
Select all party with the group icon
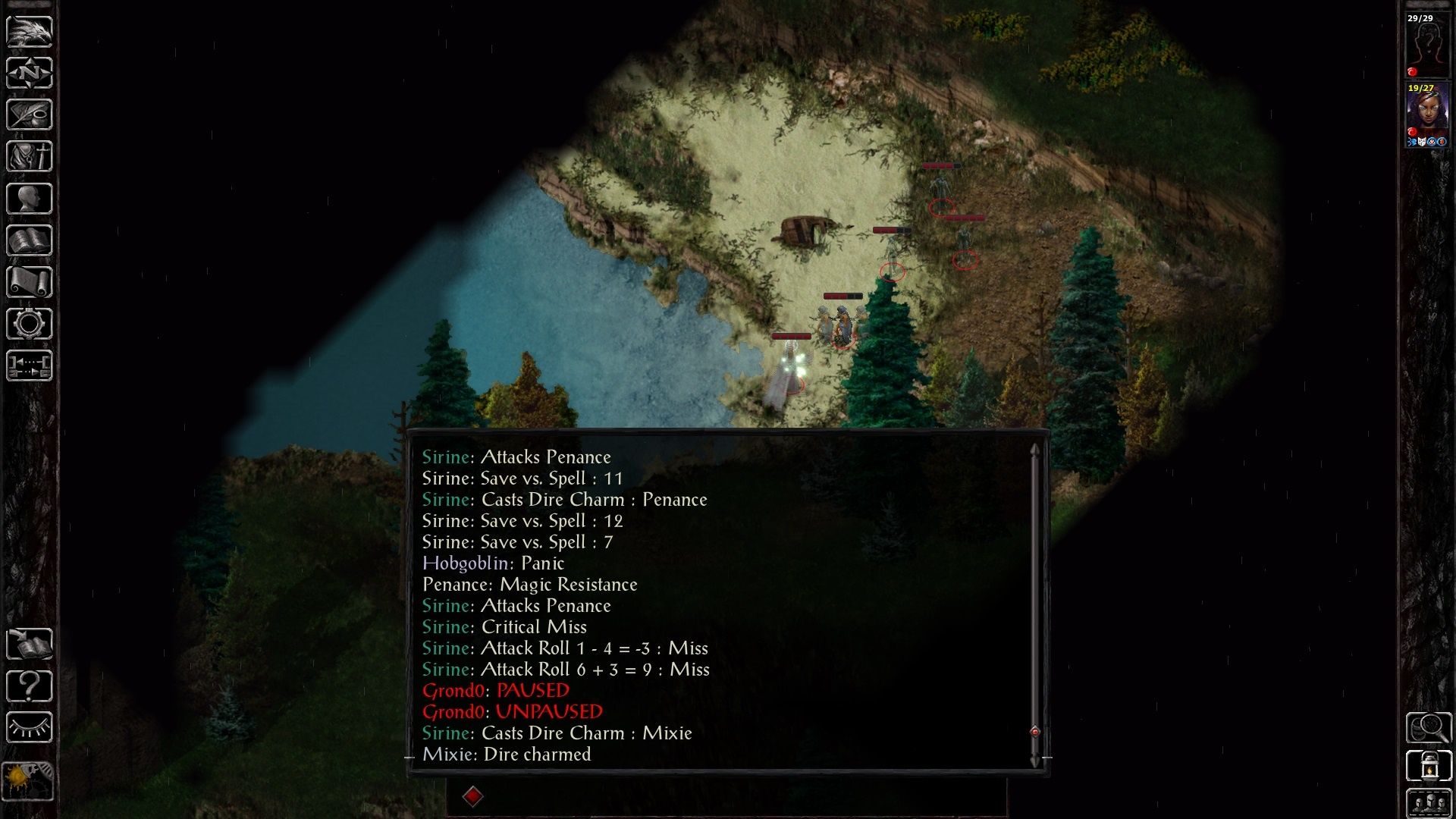click(1429, 802)
